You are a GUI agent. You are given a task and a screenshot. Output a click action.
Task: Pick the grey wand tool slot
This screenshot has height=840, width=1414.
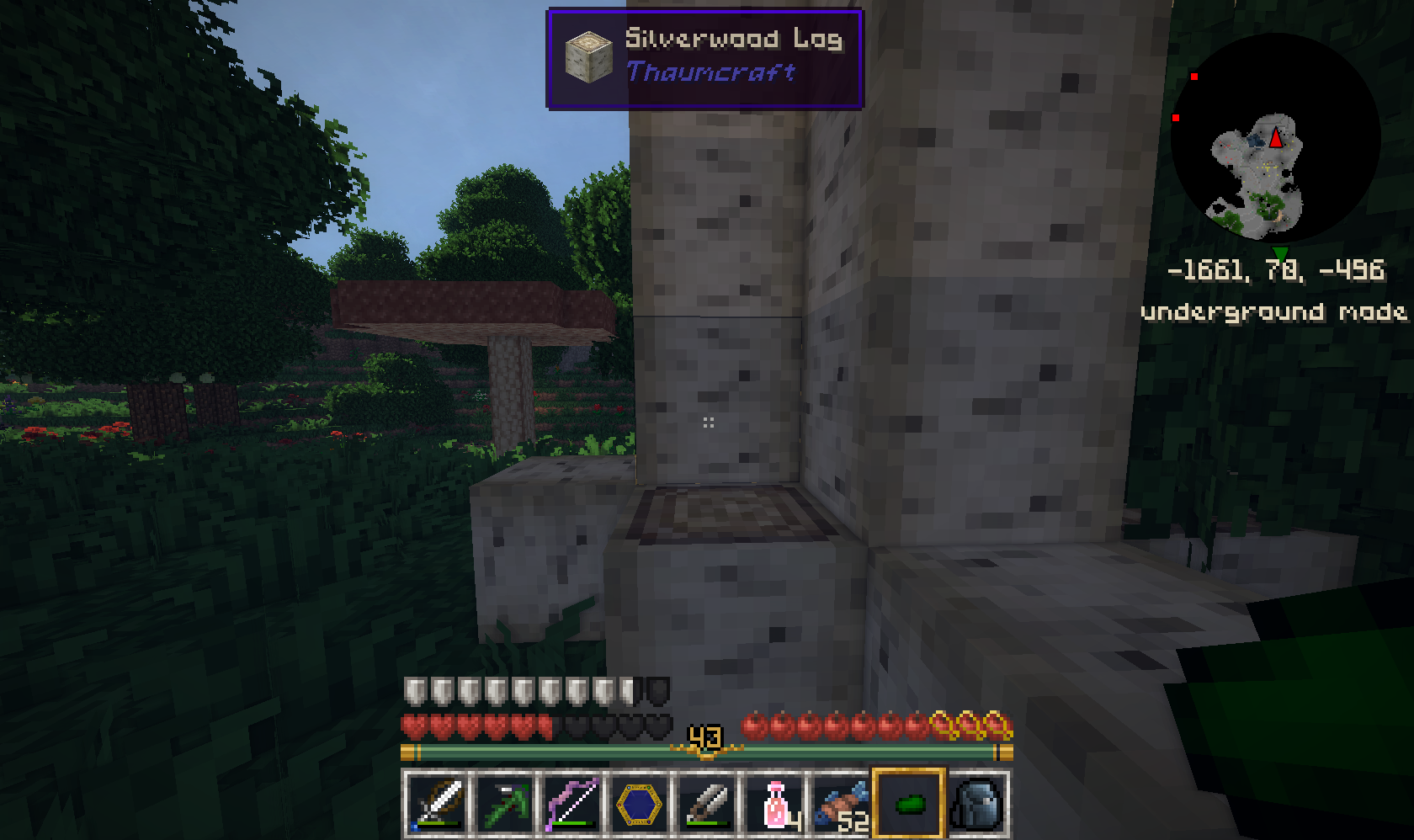coord(706,804)
